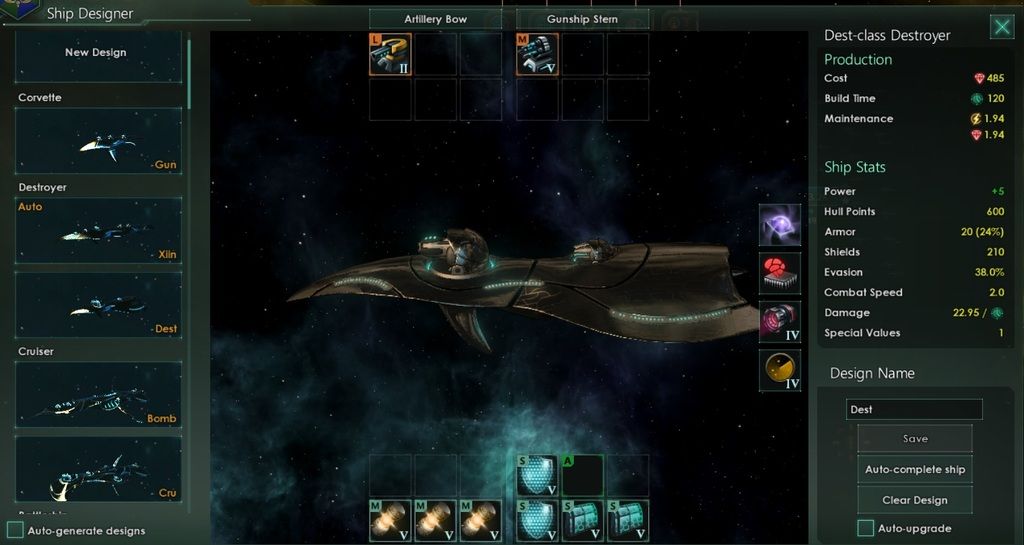Select the Dest destroyer design
The image size is (1024, 545).
coord(99,305)
